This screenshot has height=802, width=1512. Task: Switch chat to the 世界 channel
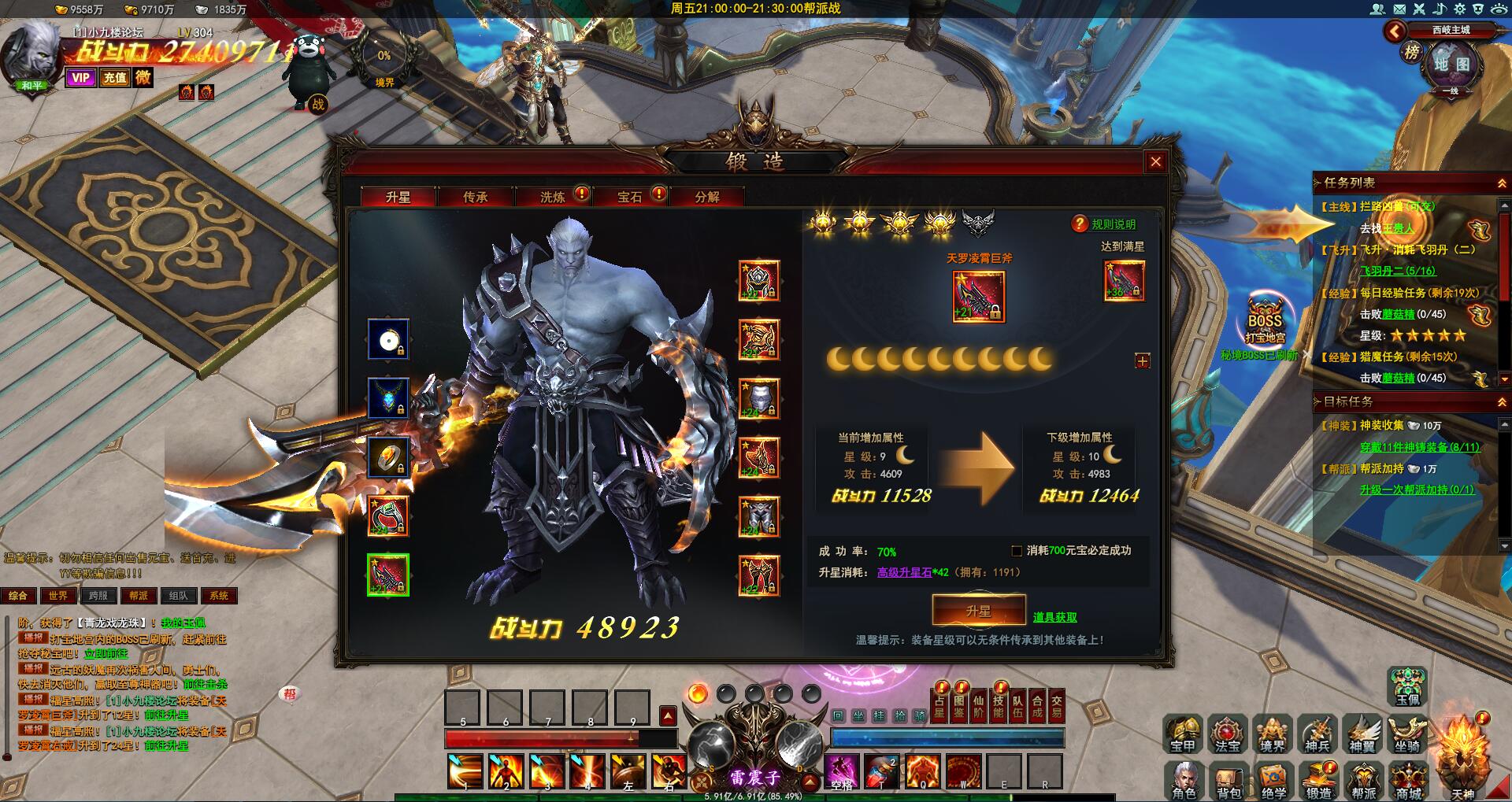pyautogui.click(x=57, y=596)
